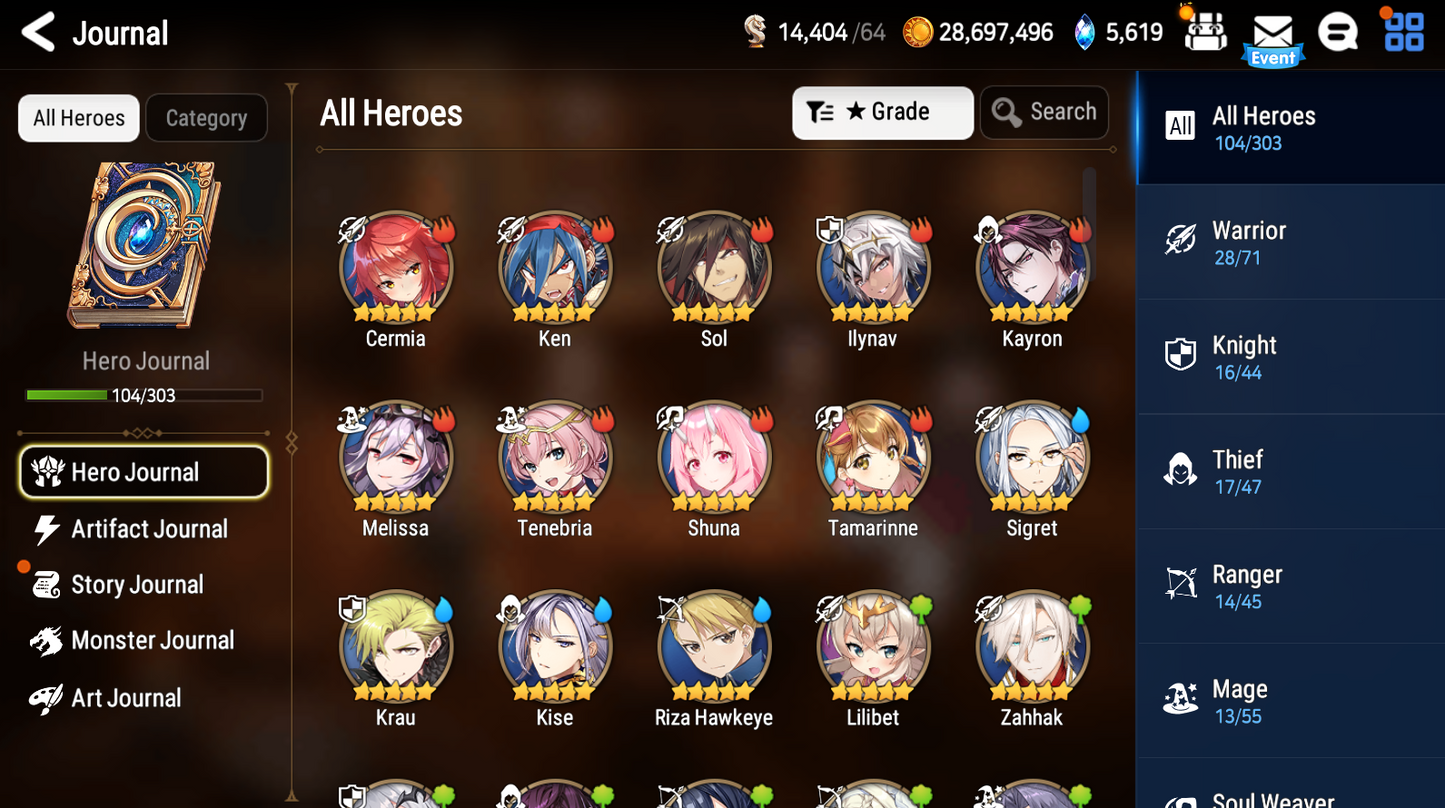Image resolution: width=1445 pixels, height=808 pixels.
Task: Open the Event mail inbox
Action: coord(1272,32)
